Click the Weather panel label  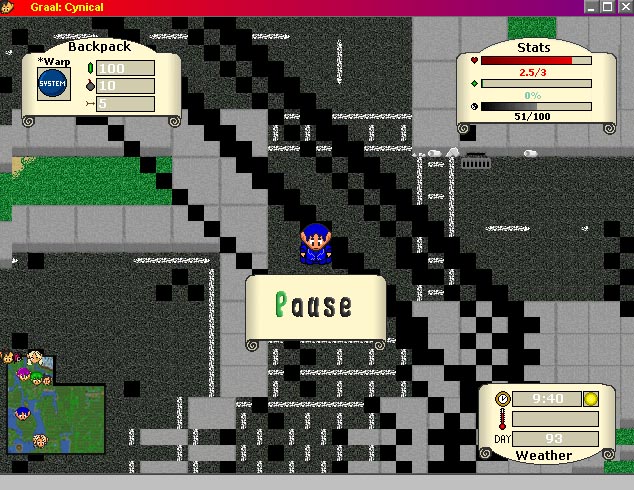pos(543,455)
